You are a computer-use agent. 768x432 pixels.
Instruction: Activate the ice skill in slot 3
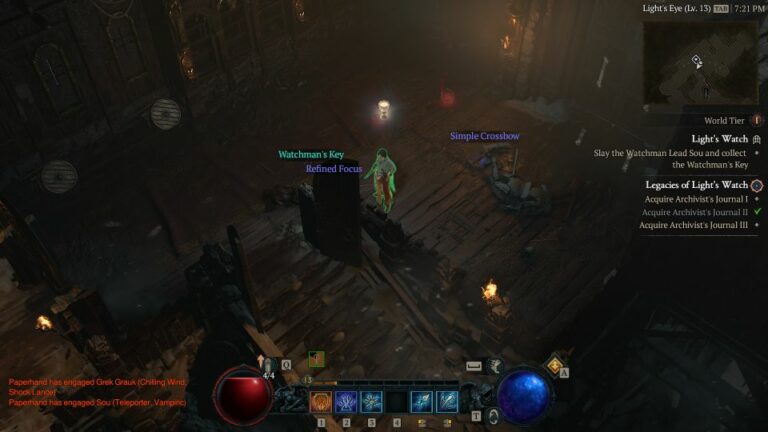[372, 402]
